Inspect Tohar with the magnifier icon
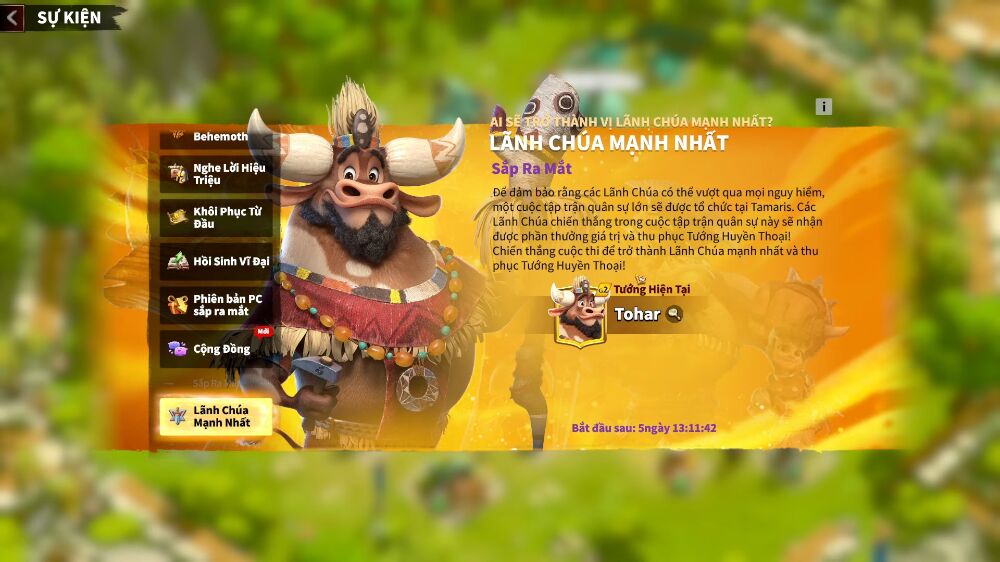Screen dimensions: 1000x562 675,314
